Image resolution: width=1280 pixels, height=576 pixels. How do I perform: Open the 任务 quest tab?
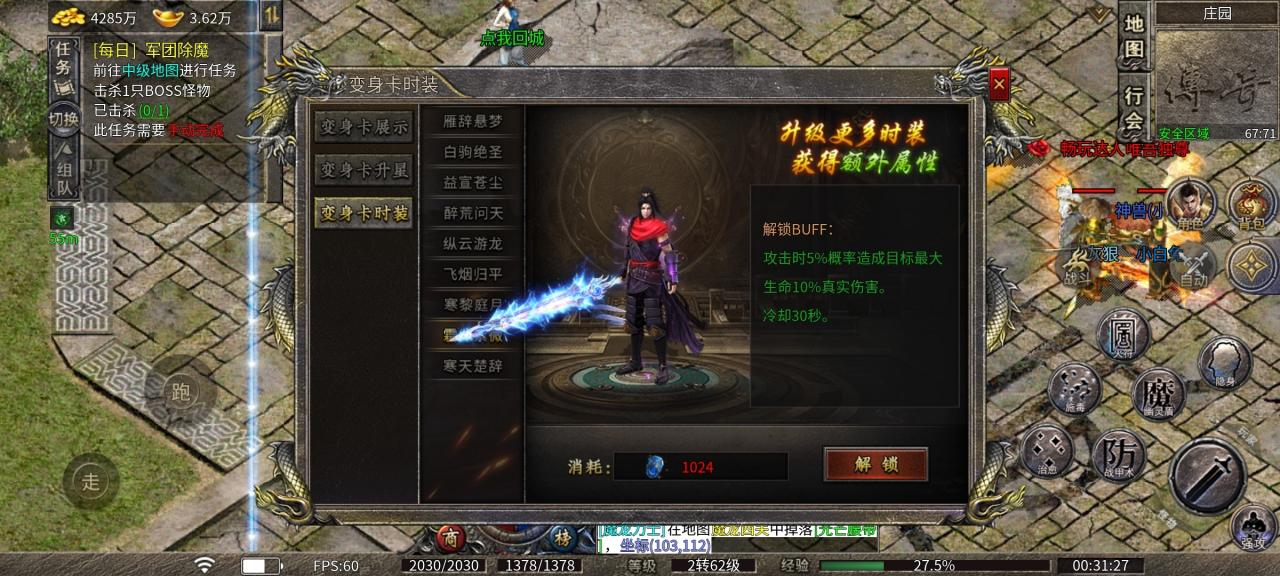(x=63, y=58)
